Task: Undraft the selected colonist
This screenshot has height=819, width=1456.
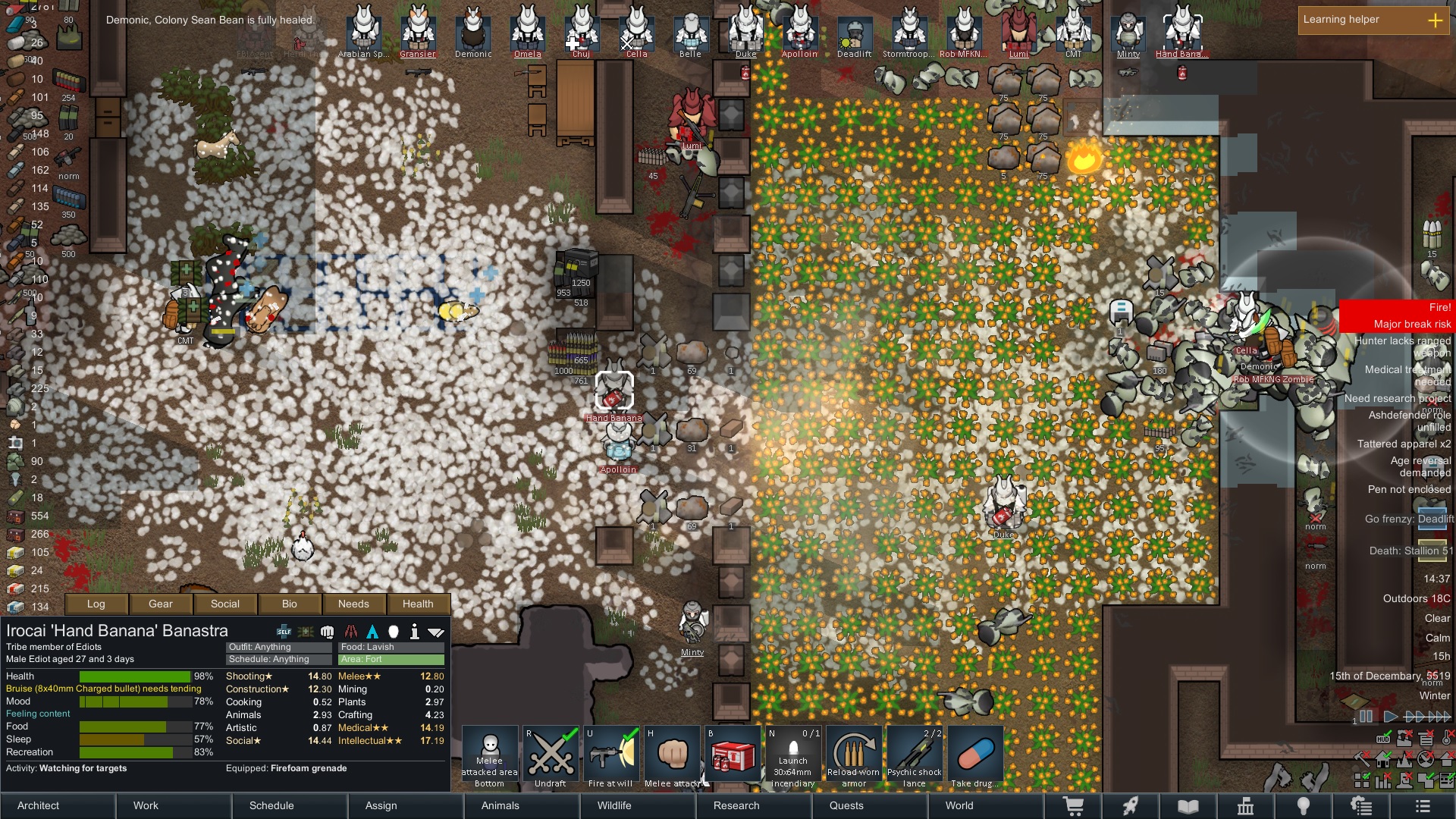Action: tap(551, 757)
